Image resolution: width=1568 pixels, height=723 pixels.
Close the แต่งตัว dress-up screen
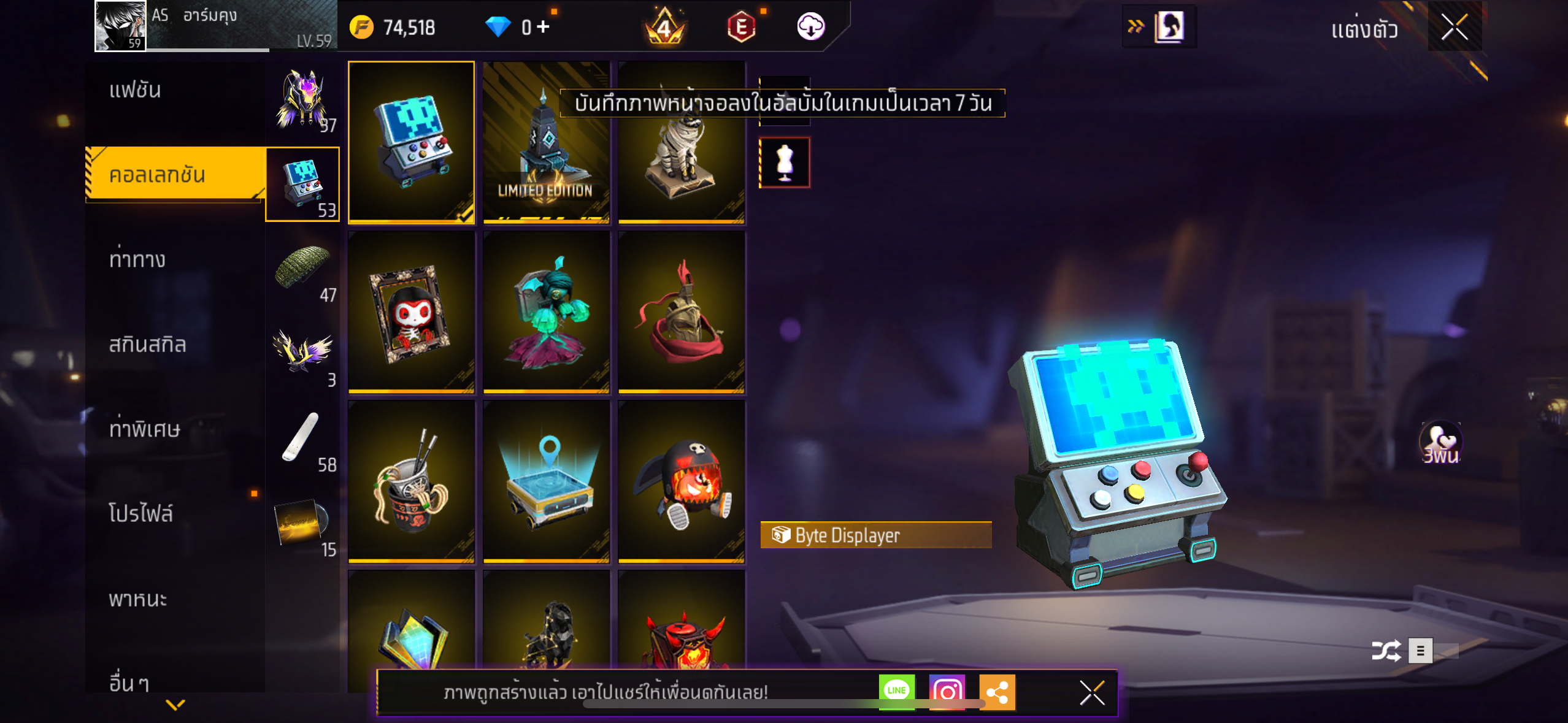pos(1454,27)
